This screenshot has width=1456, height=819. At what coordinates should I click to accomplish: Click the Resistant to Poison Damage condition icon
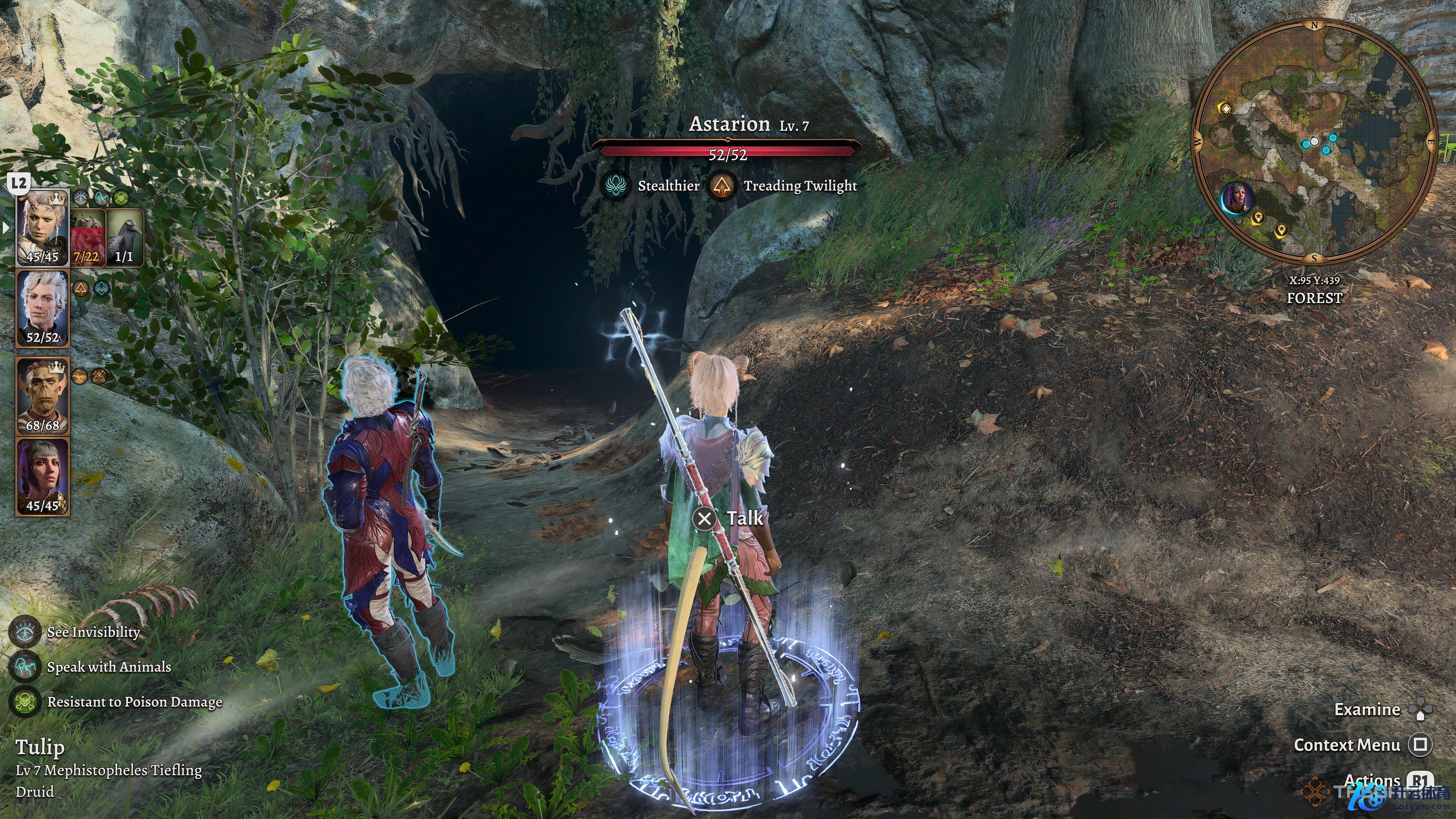coord(25,702)
